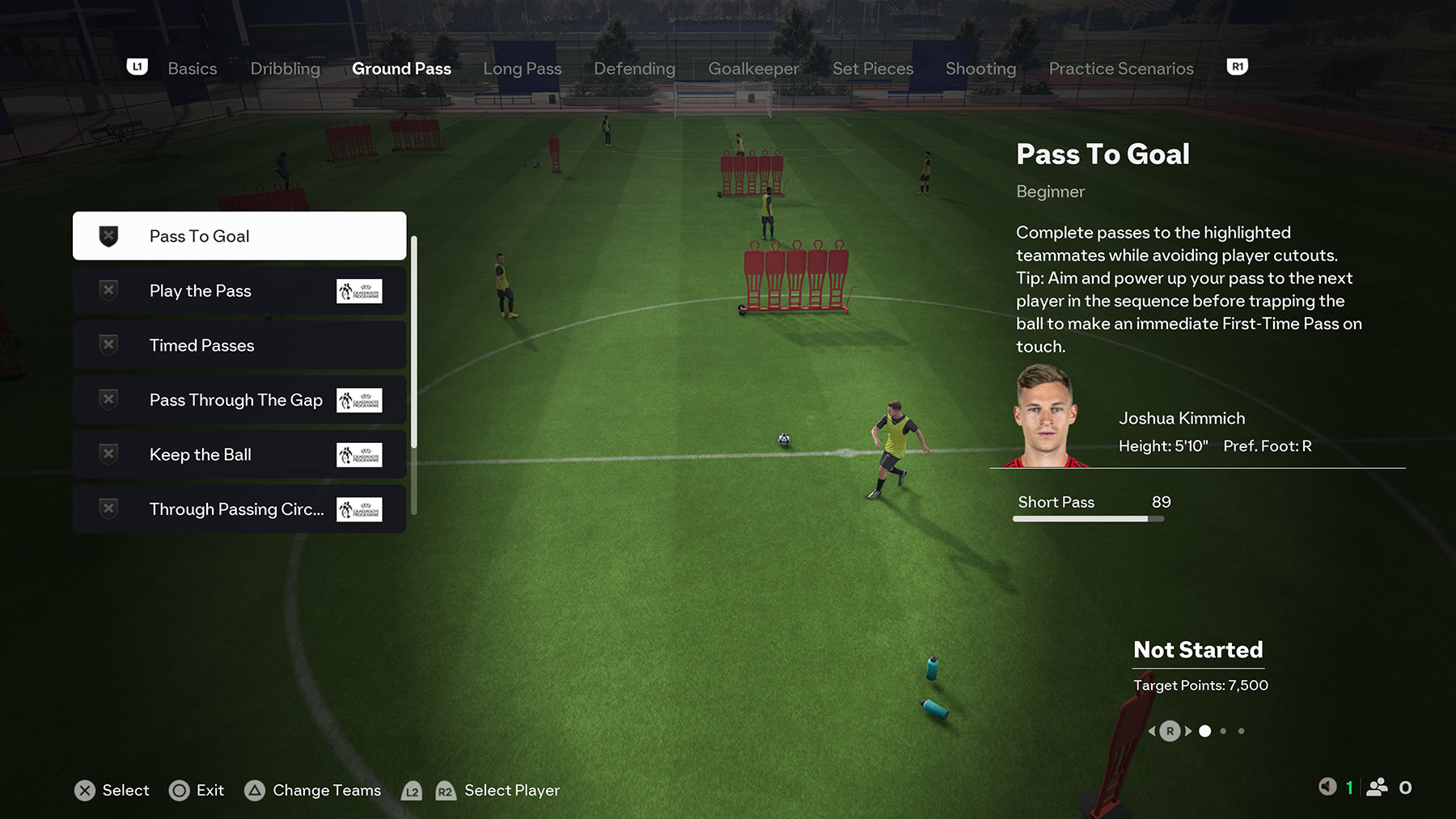
Task: Switch to the Shooting tab
Action: tap(980, 69)
